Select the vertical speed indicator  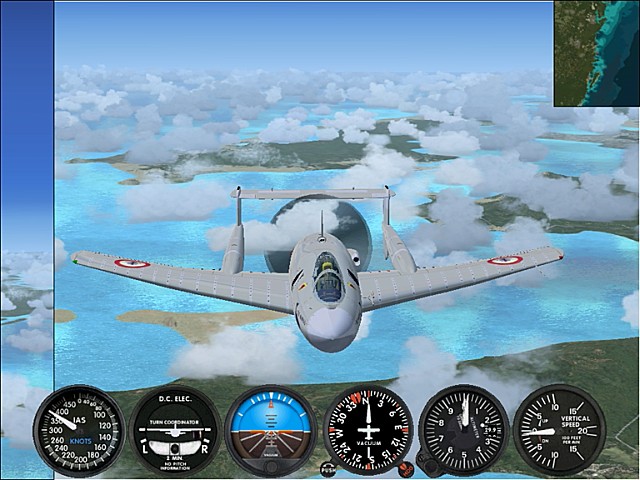(558, 429)
